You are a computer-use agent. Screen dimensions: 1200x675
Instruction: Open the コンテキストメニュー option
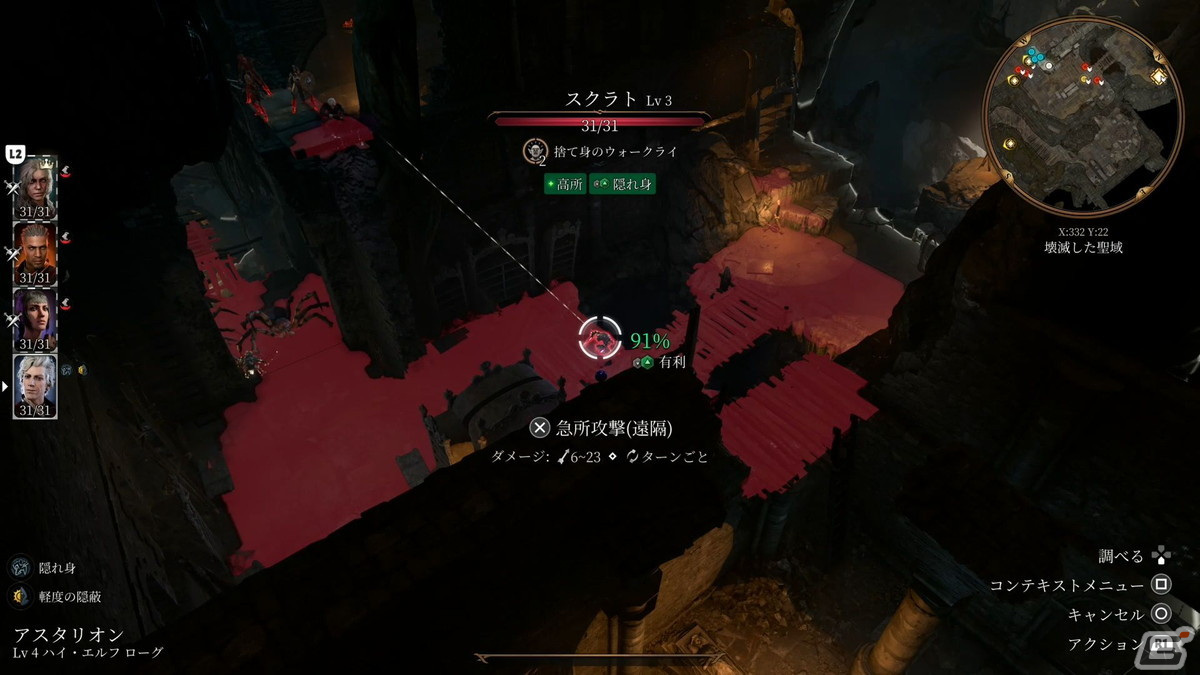(1161, 585)
